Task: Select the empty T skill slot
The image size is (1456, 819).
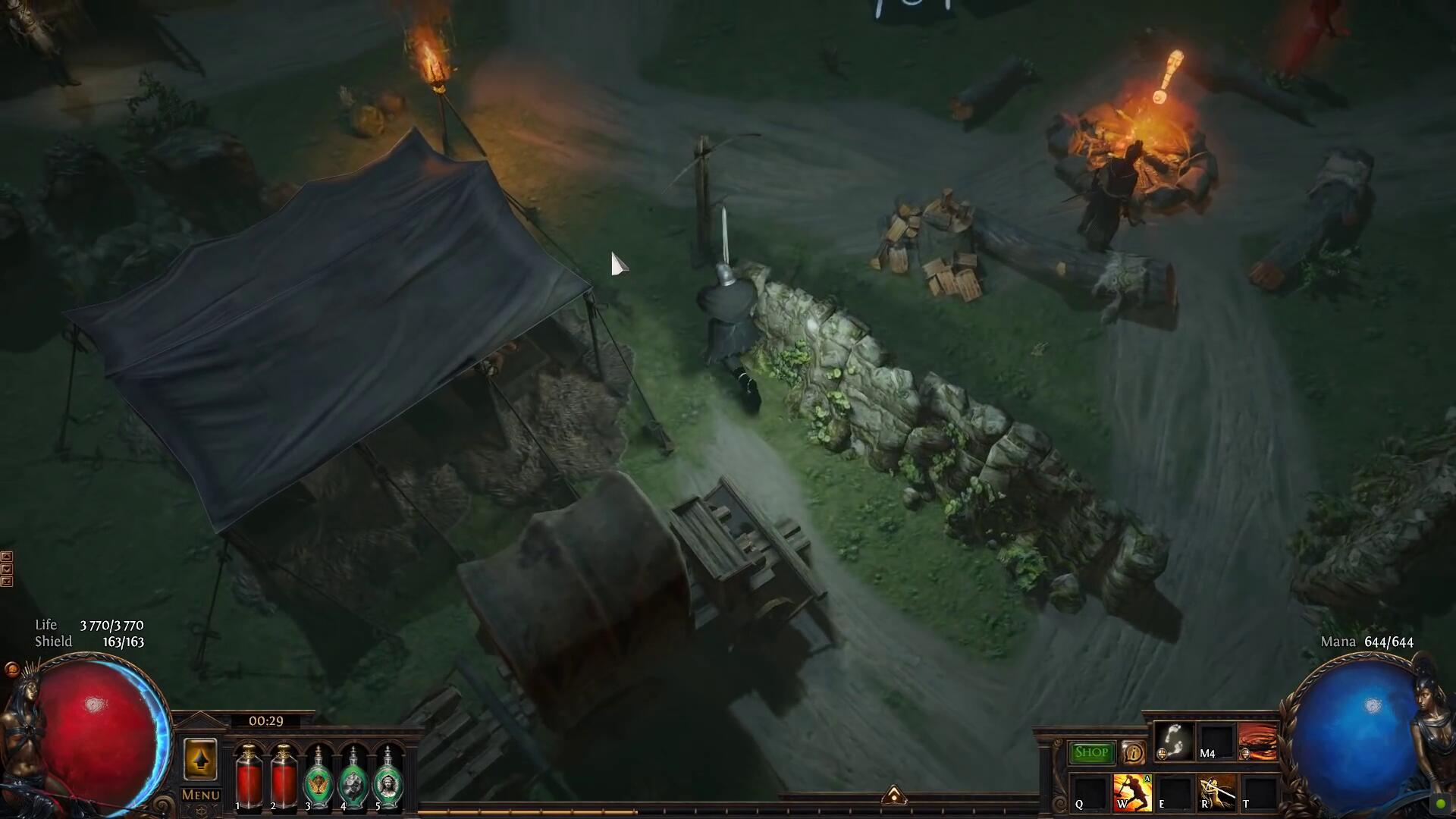Action: pos(1257,793)
